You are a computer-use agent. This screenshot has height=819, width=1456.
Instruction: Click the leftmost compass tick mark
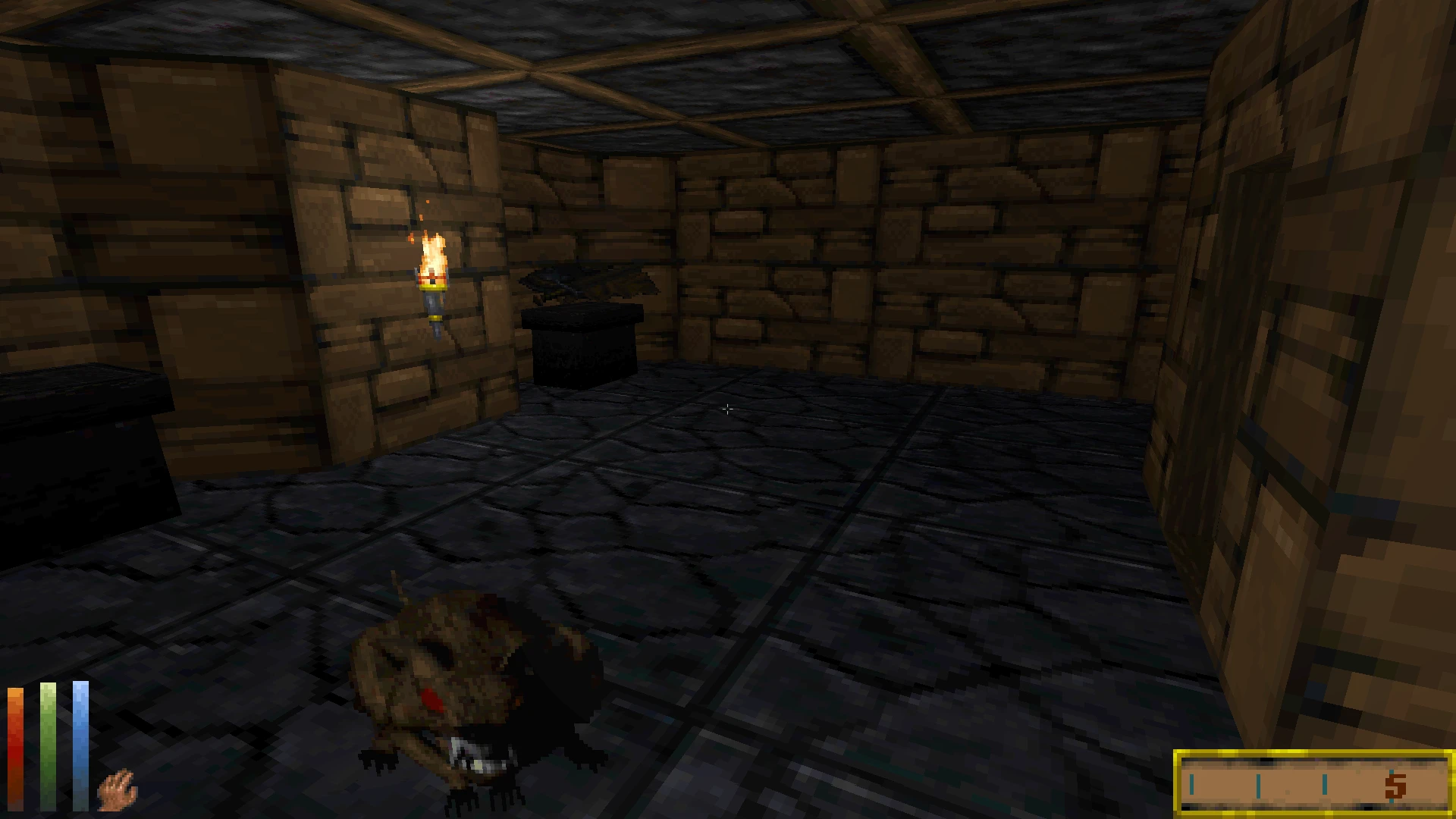1192,785
